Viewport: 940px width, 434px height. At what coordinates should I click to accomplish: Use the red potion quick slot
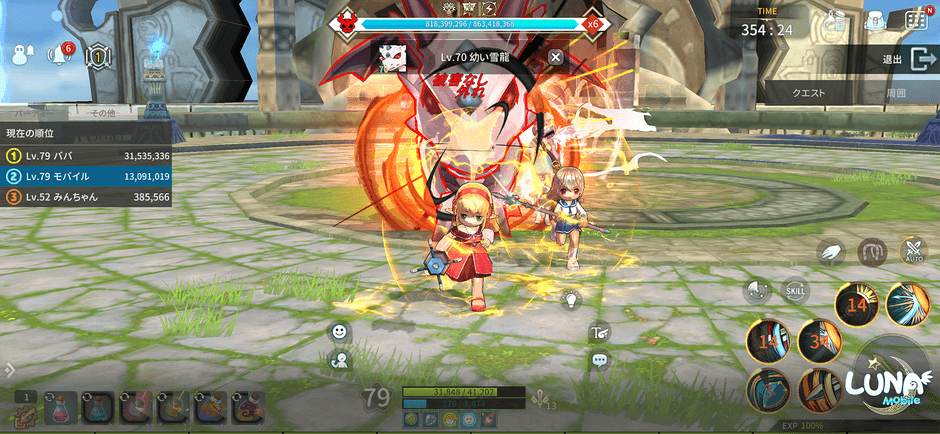(x=58, y=406)
